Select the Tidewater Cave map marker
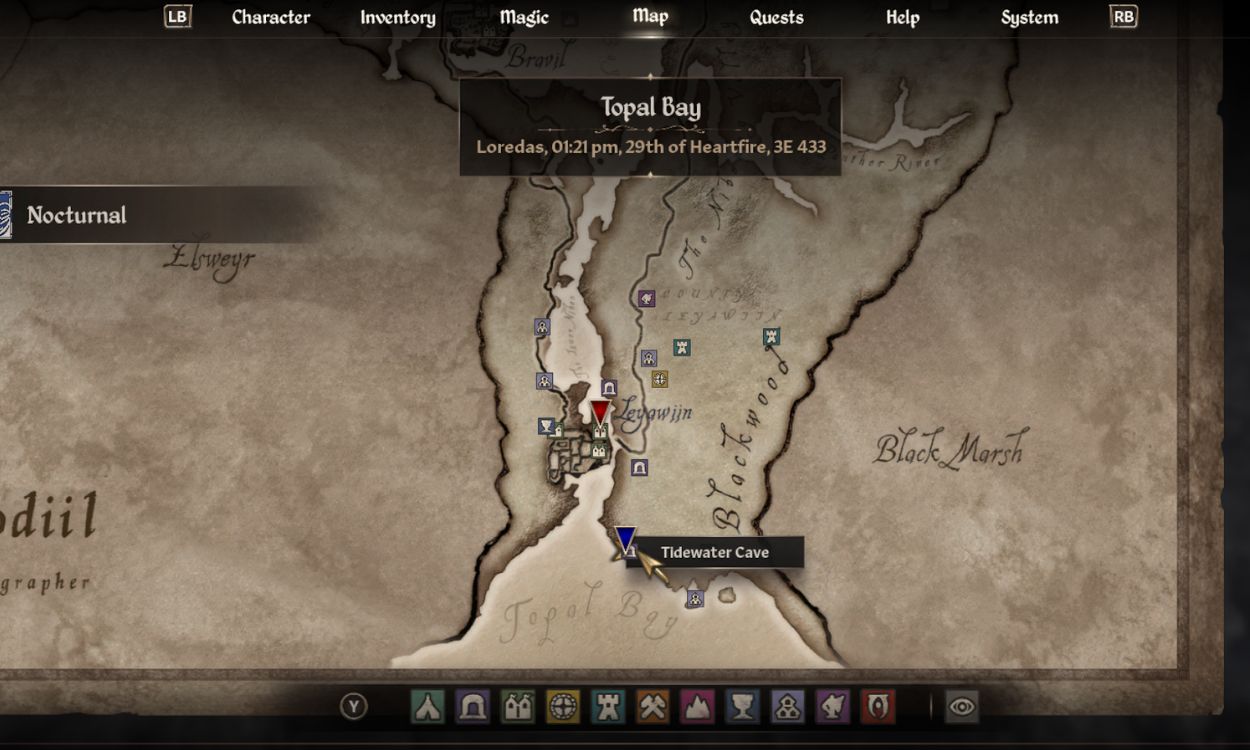Viewport: 1250px width, 750px height. (626, 543)
